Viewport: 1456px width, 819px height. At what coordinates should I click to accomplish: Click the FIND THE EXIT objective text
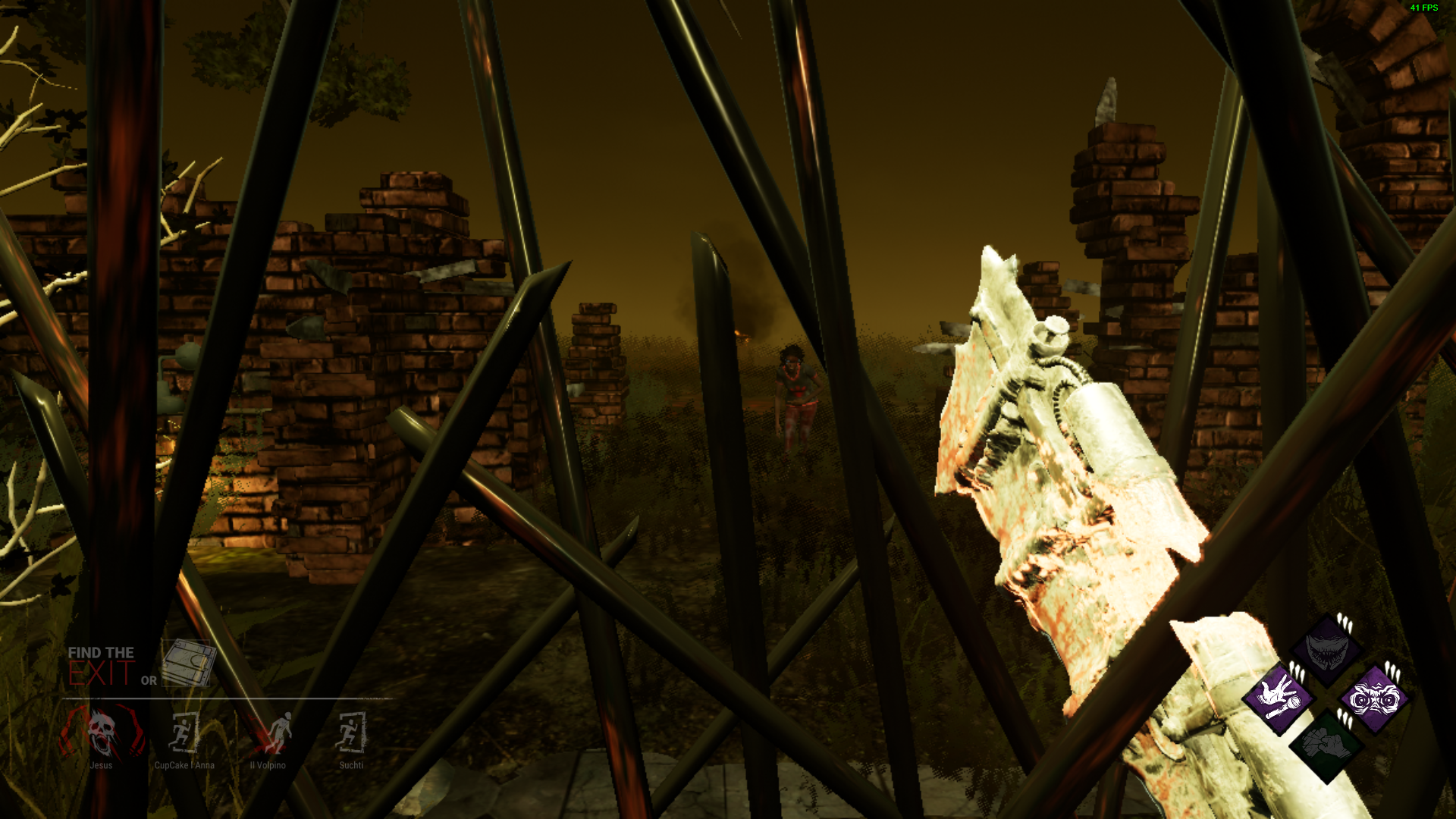(101, 652)
